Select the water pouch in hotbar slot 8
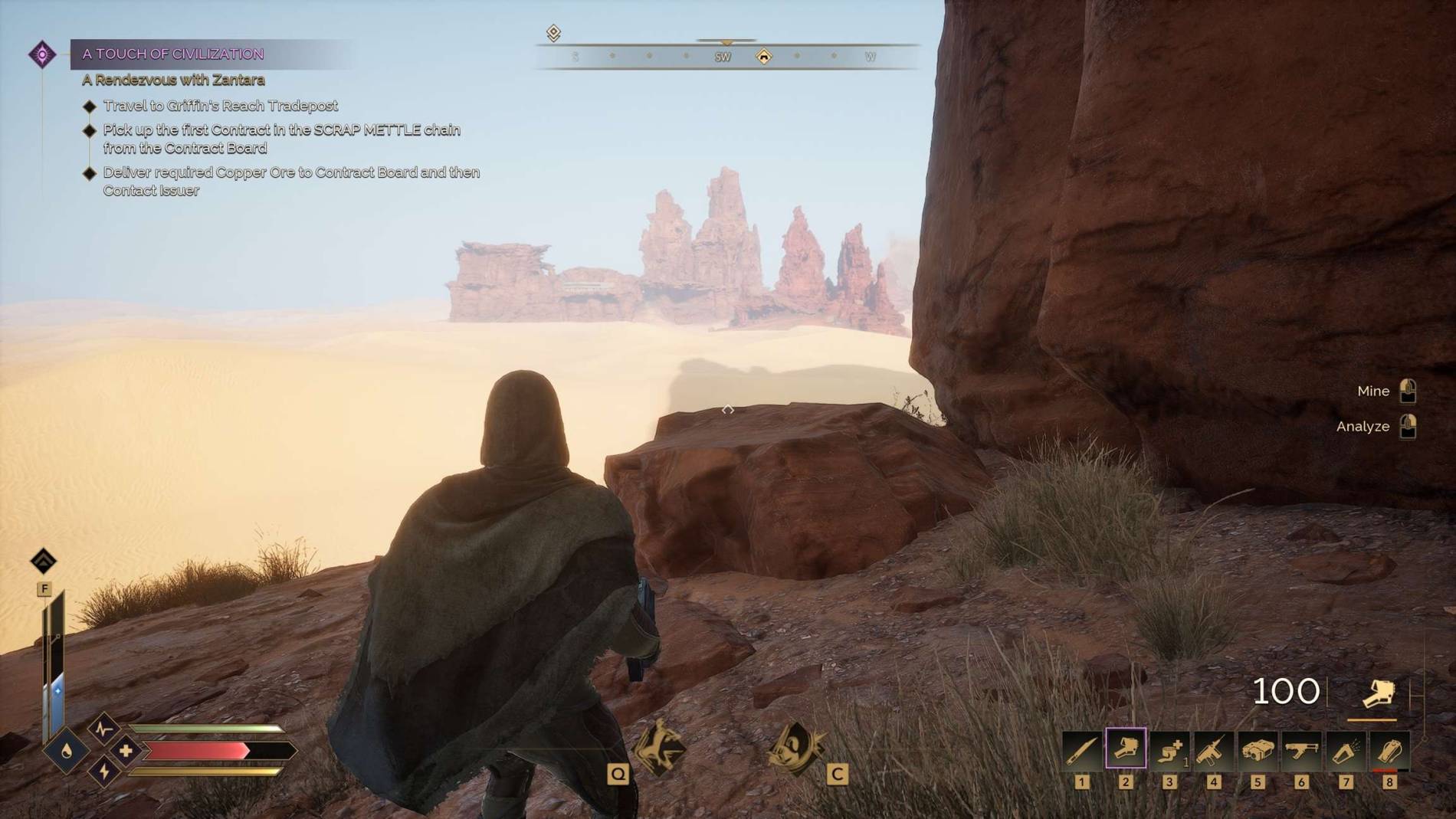This screenshot has width=1456, height=819. pyautogui.click(x=1389, y=749)
